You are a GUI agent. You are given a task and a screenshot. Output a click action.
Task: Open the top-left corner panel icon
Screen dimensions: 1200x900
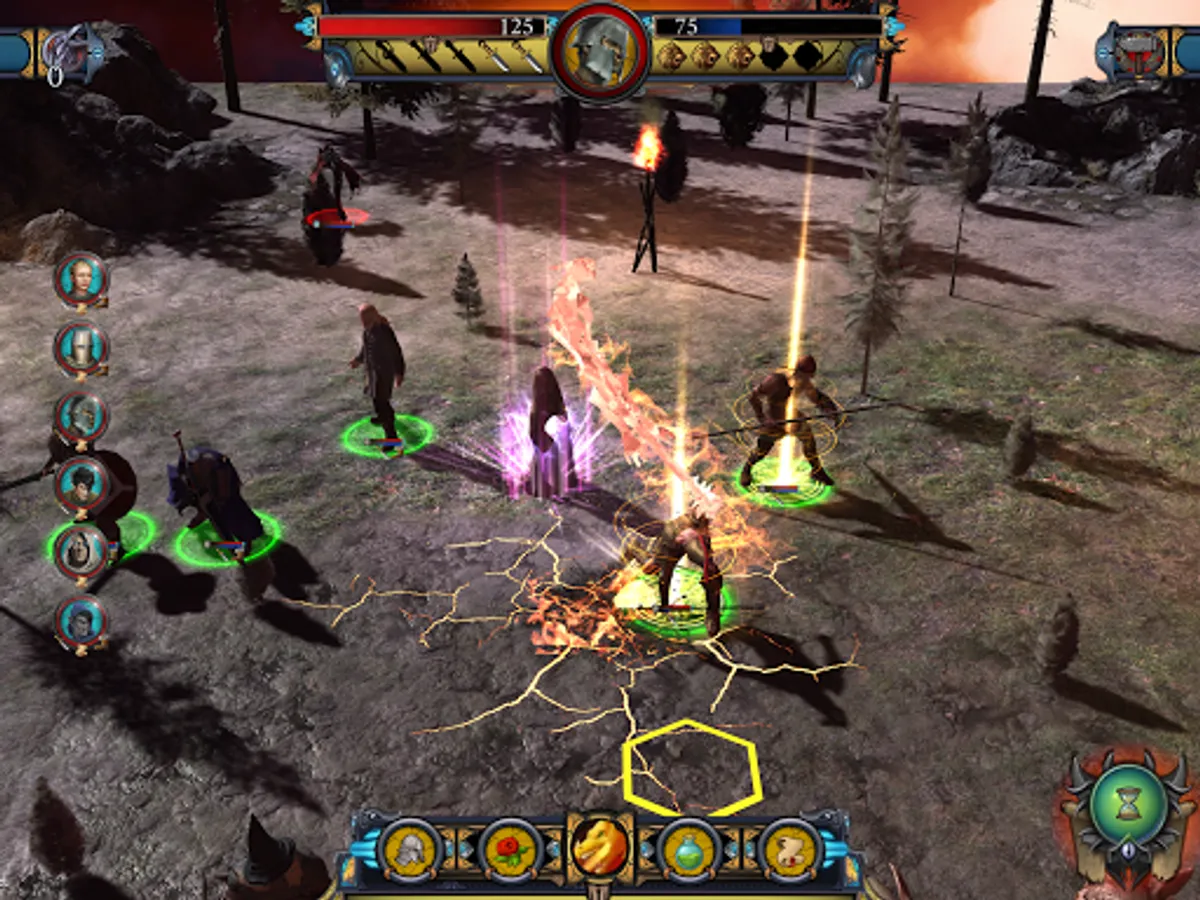coord(70,52)
